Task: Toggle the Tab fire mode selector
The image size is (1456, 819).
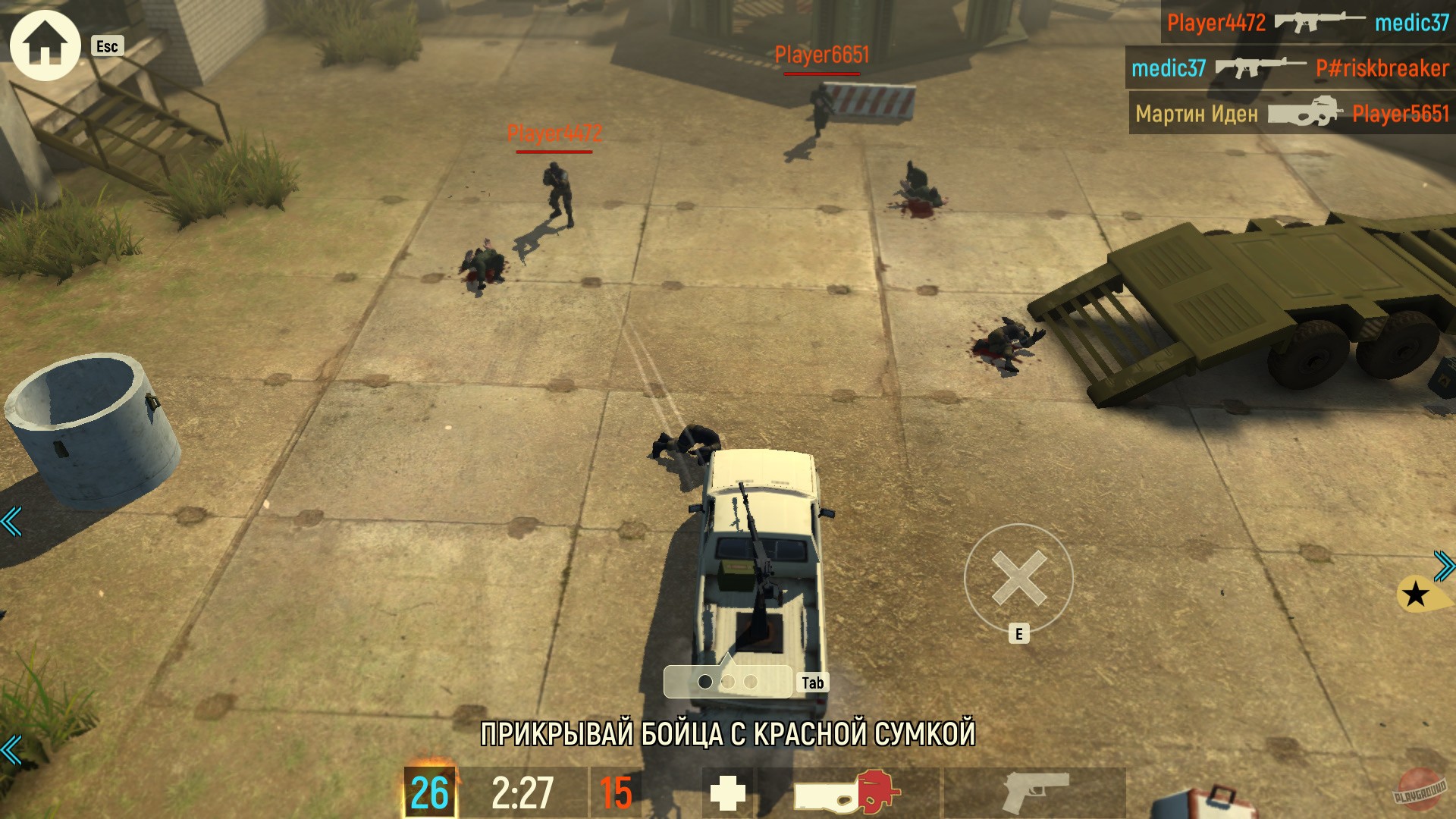Action: (x=812, y=681)
